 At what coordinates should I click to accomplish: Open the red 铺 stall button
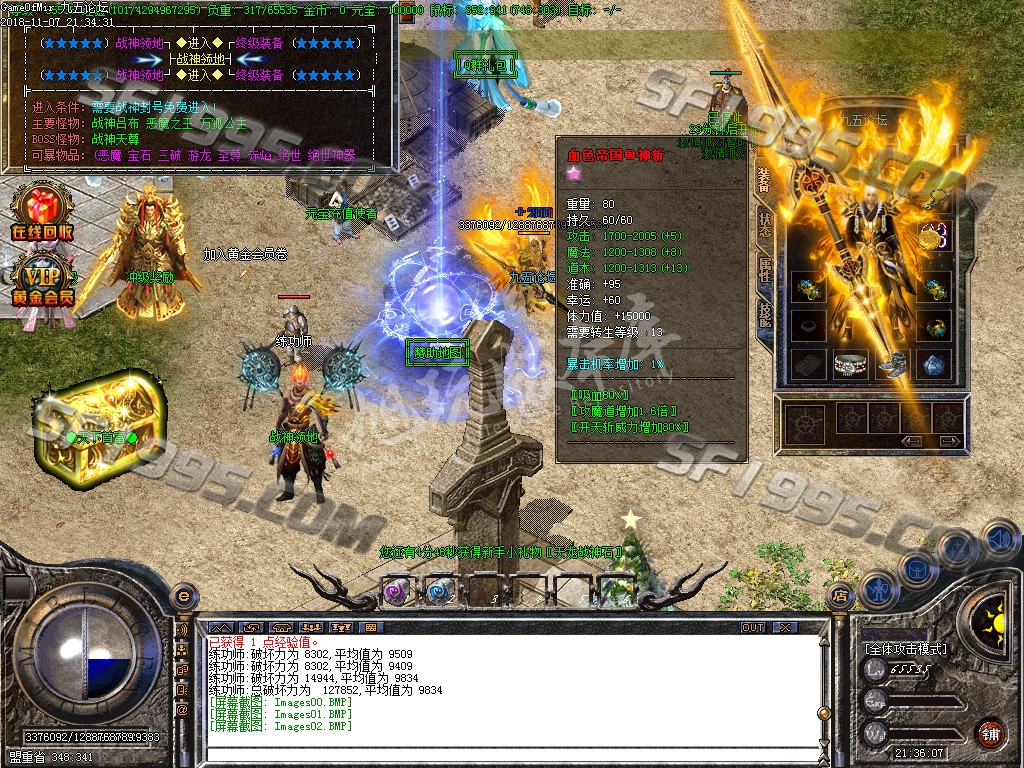(990, 731)
